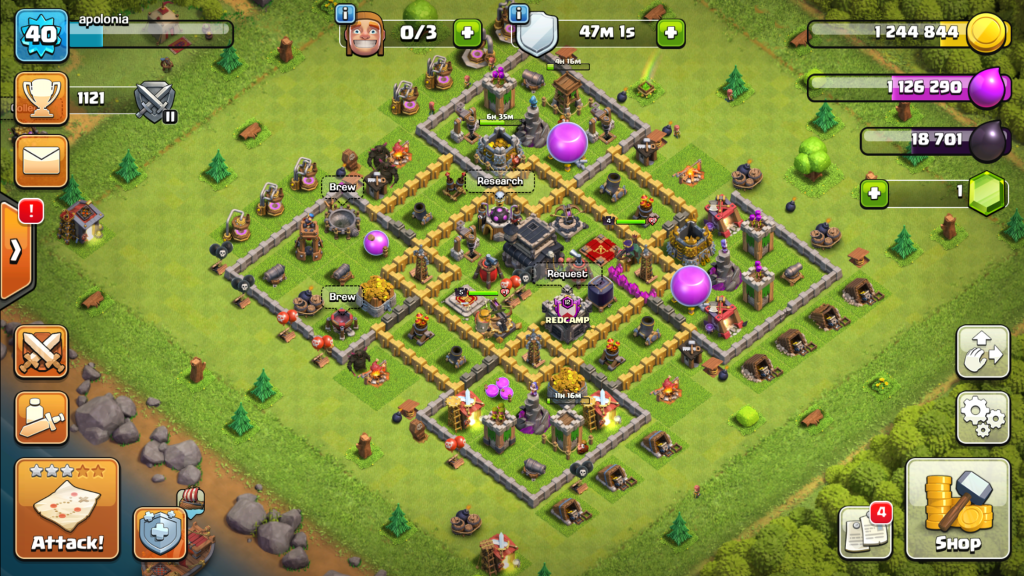Expand the orange side panel arrow
Screen dimensions: 1024x576
point(16,250)
